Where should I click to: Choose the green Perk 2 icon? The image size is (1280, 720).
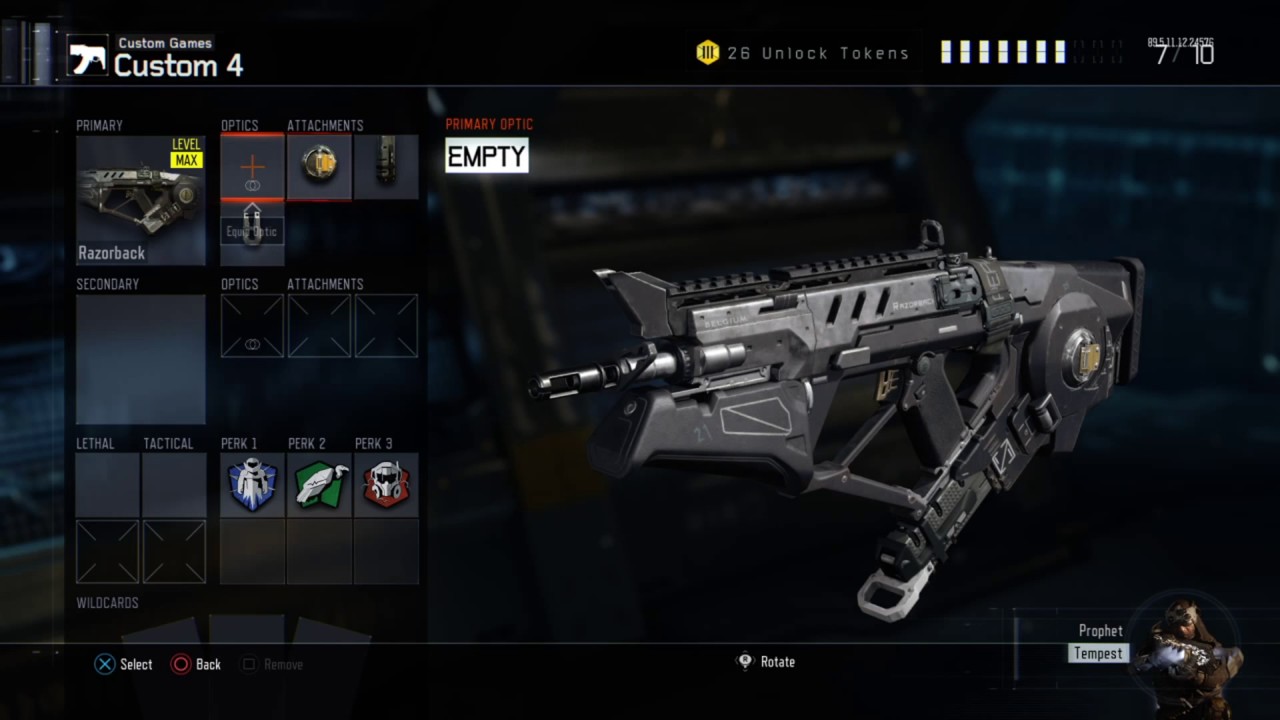coord(319,485)
